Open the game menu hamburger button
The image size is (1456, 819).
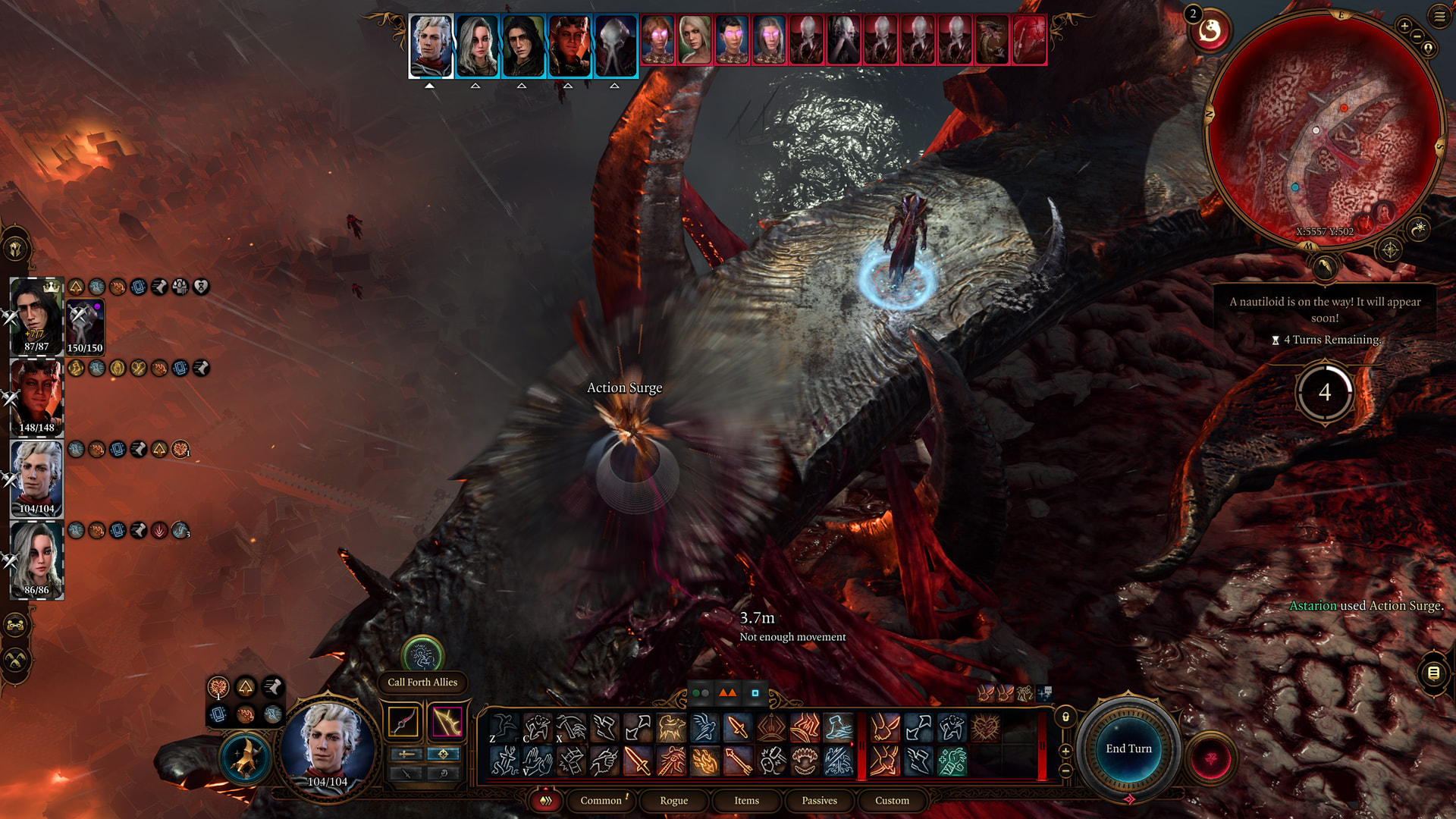coord(1439,16)
